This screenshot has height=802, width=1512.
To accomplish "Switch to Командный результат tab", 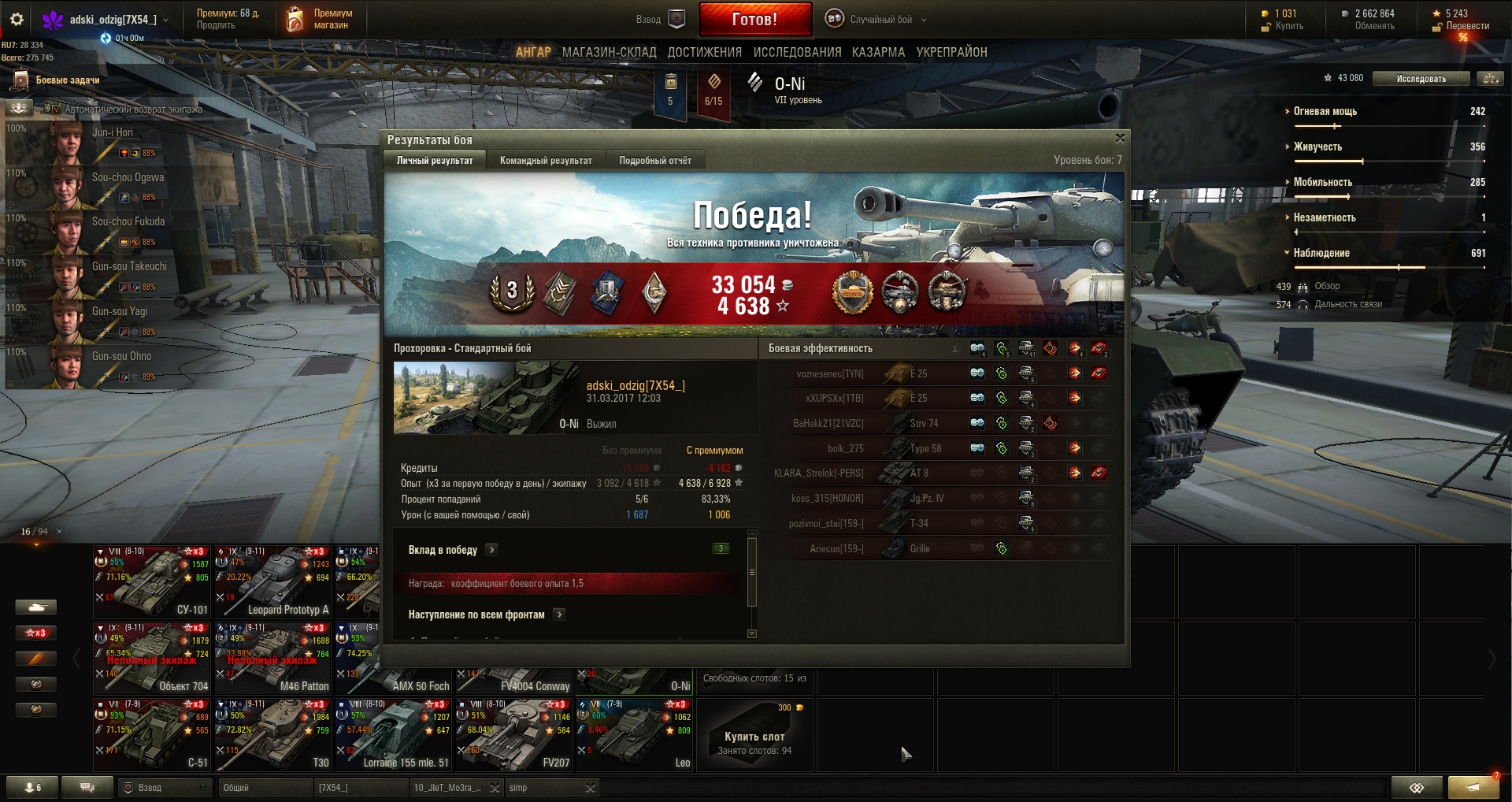I will pyautogui.click(x=546, y=161).
